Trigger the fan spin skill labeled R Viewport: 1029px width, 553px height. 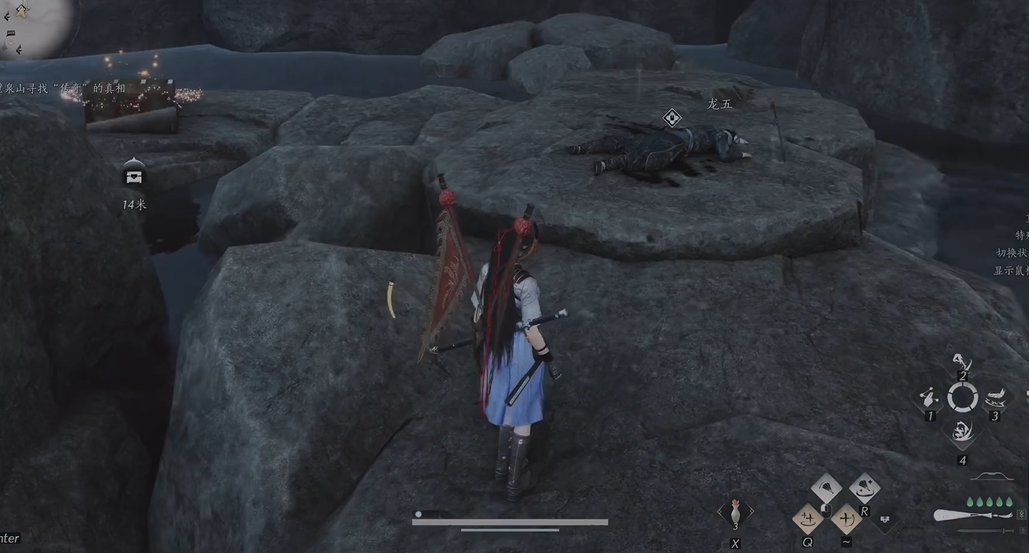pyautogui.click(x=864, y=489)
